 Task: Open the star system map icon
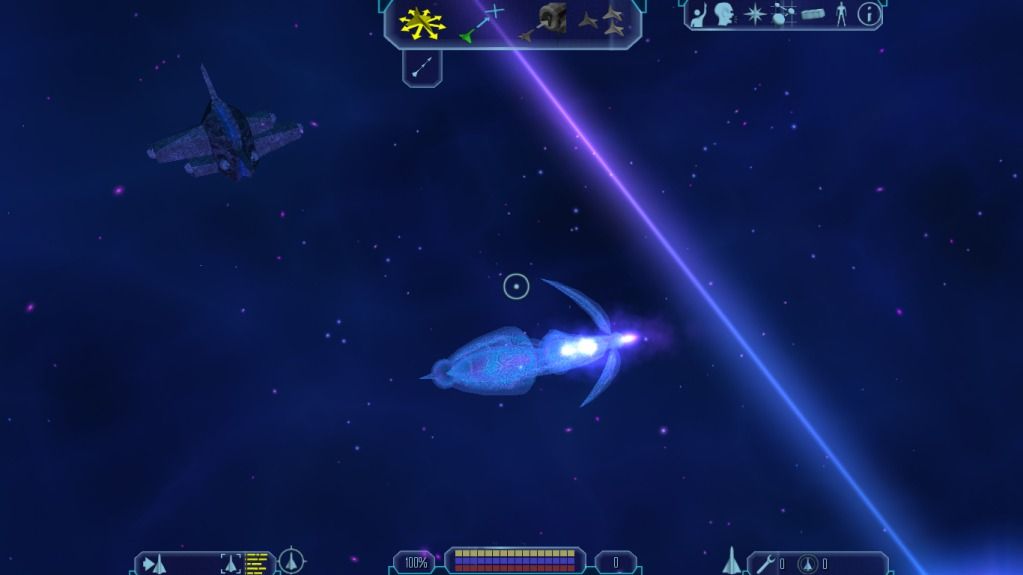[x=783, y=15]
